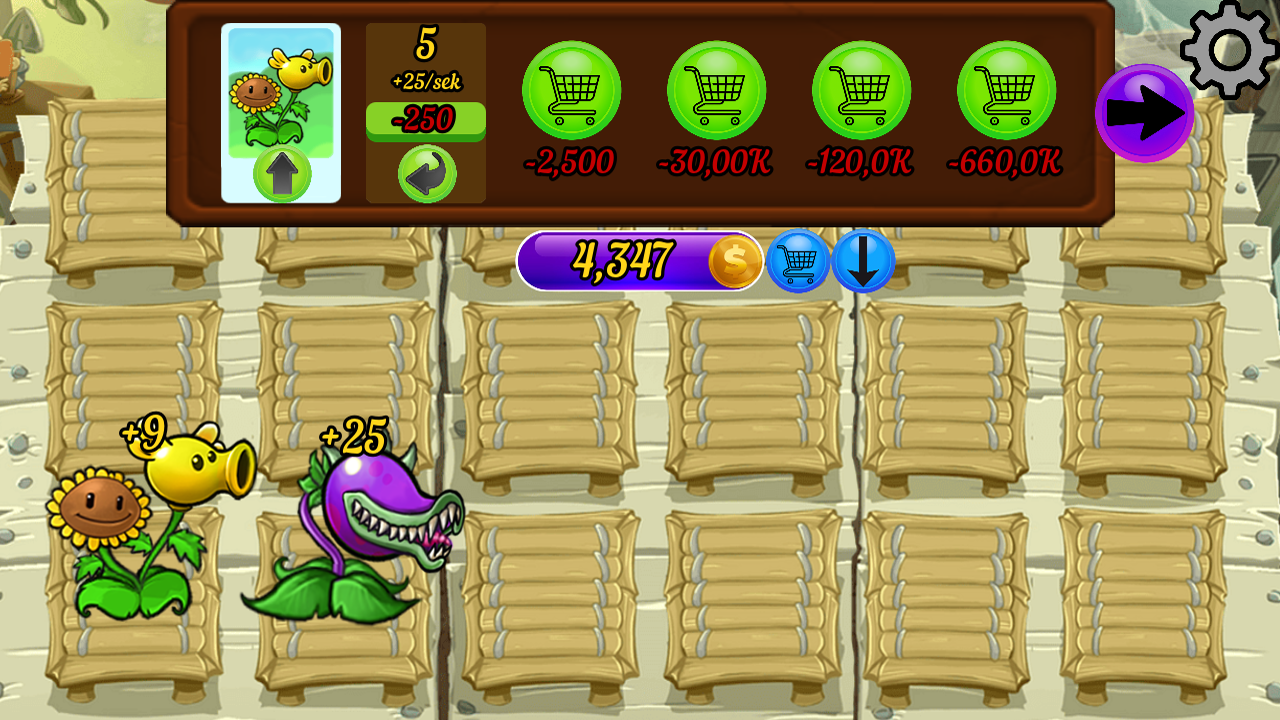Buy the -2,500 cart upgrade
This screenshot has height=720, width=1280.
click(570, 91)
